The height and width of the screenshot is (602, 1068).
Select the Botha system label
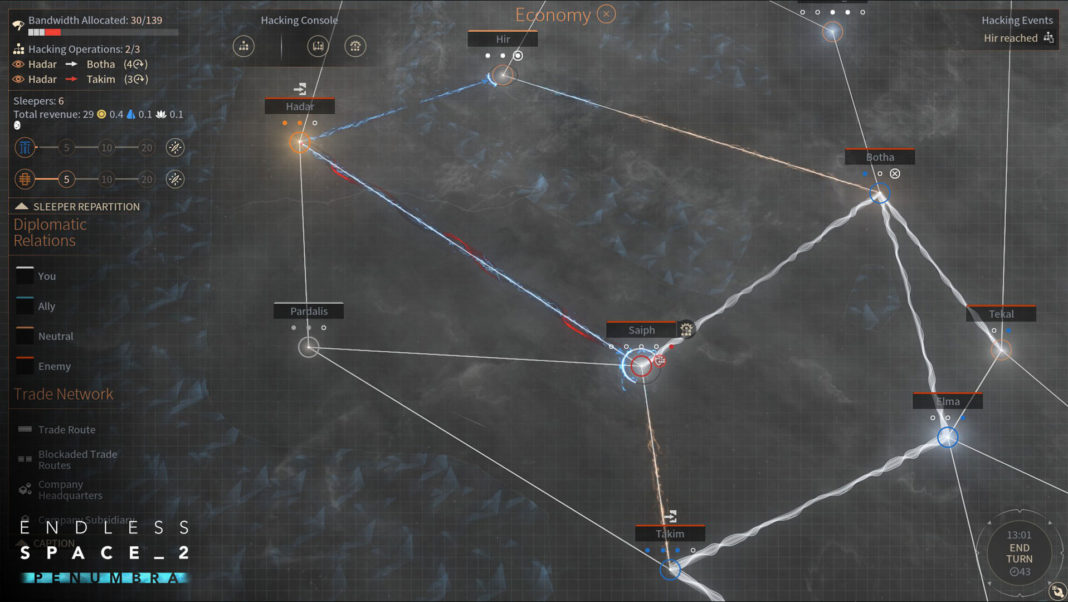click(880, 158)
